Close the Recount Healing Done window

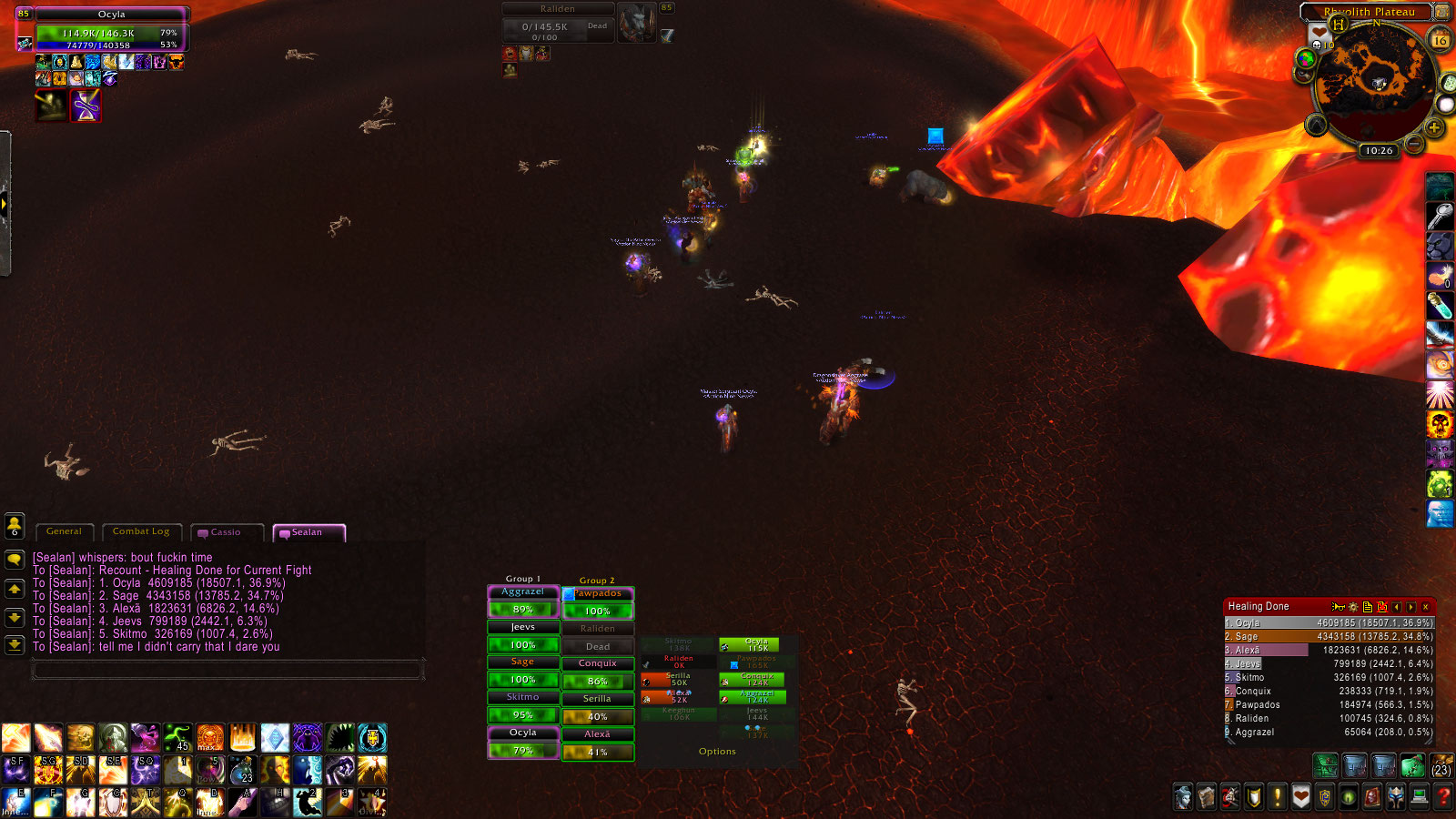[1426, 607]
